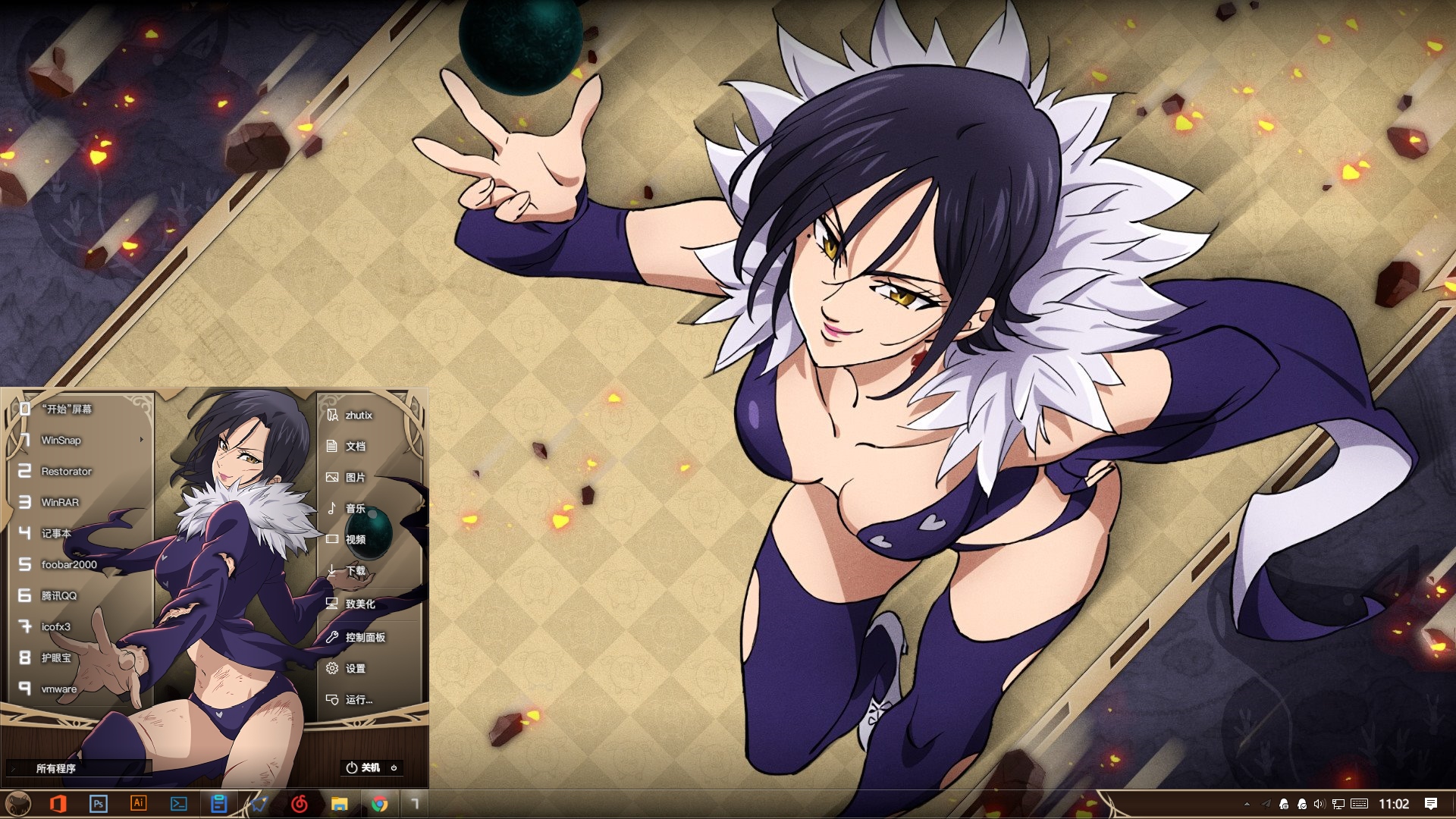Open 设置 (Settings) from start menu
The width and height of the screenshot is (1456, 819).
[x=355, y=668]
